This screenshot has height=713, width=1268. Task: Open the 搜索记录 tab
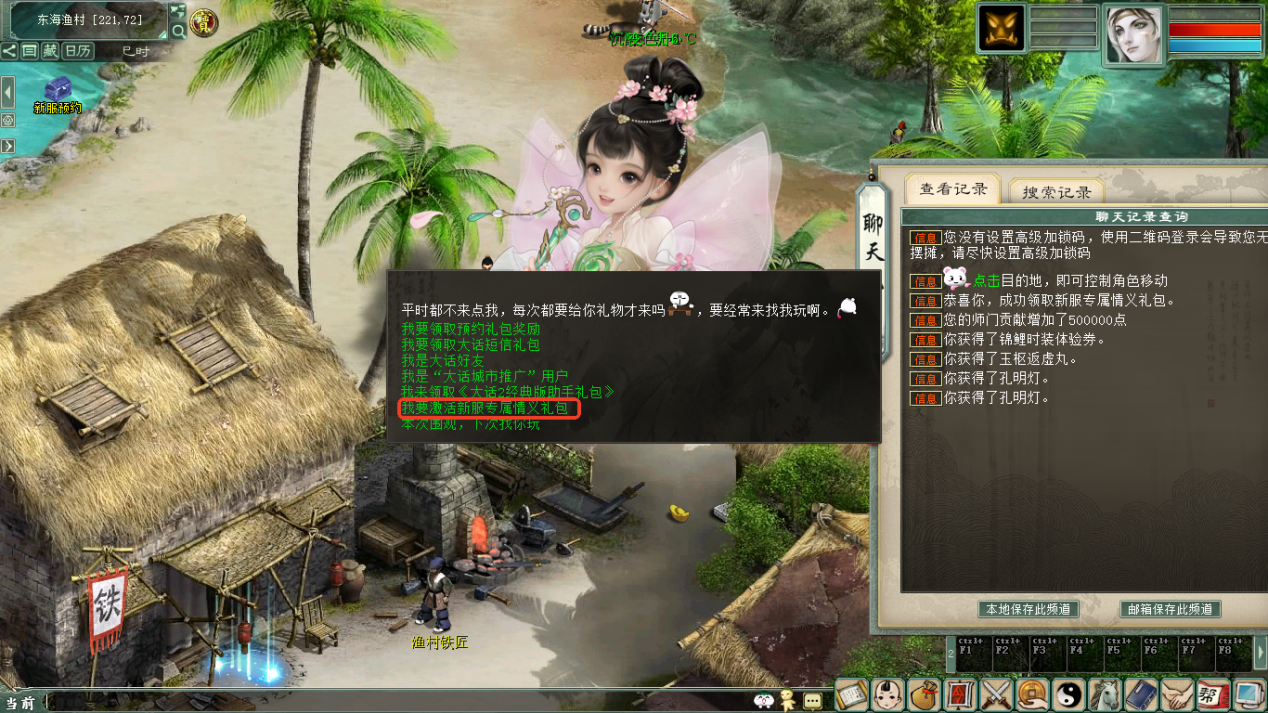(x=1056, y=192)
